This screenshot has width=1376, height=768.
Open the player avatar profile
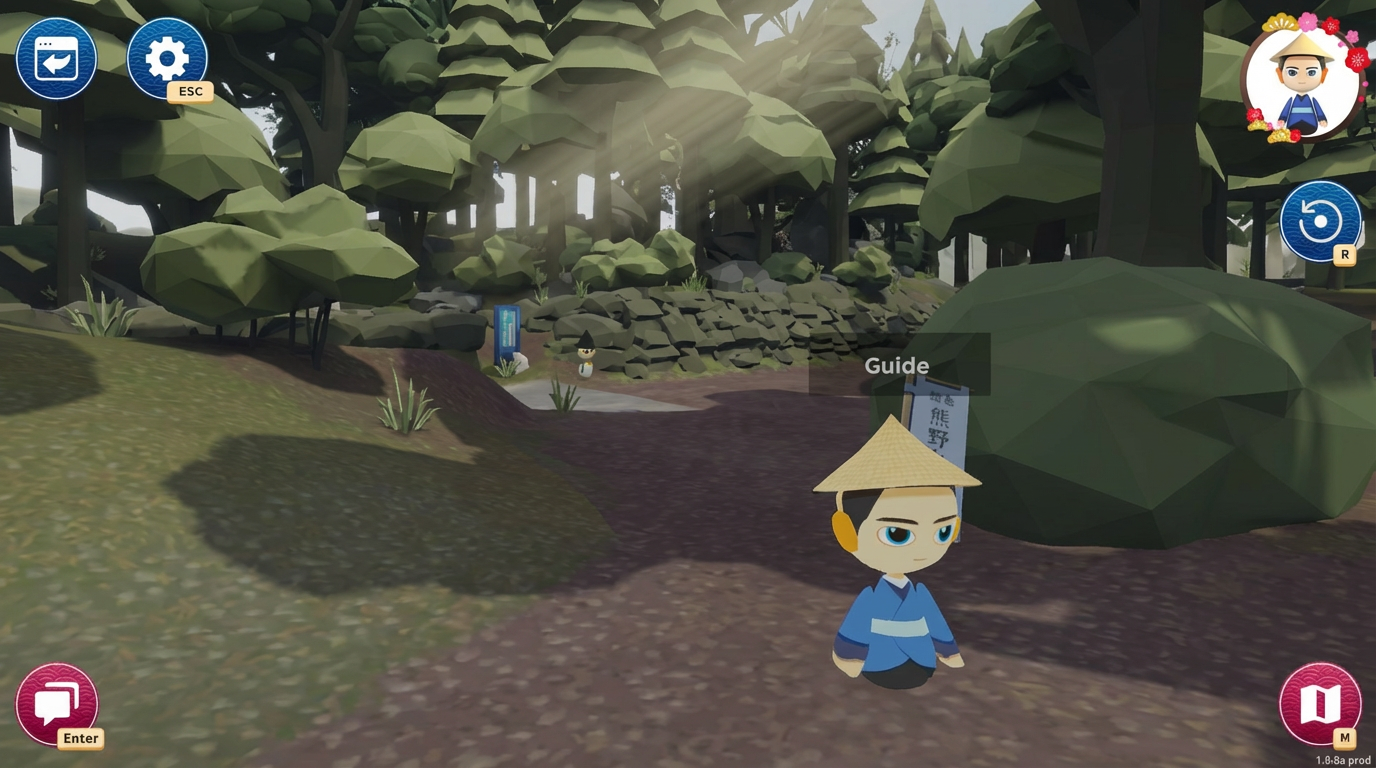click(1303, 82)
